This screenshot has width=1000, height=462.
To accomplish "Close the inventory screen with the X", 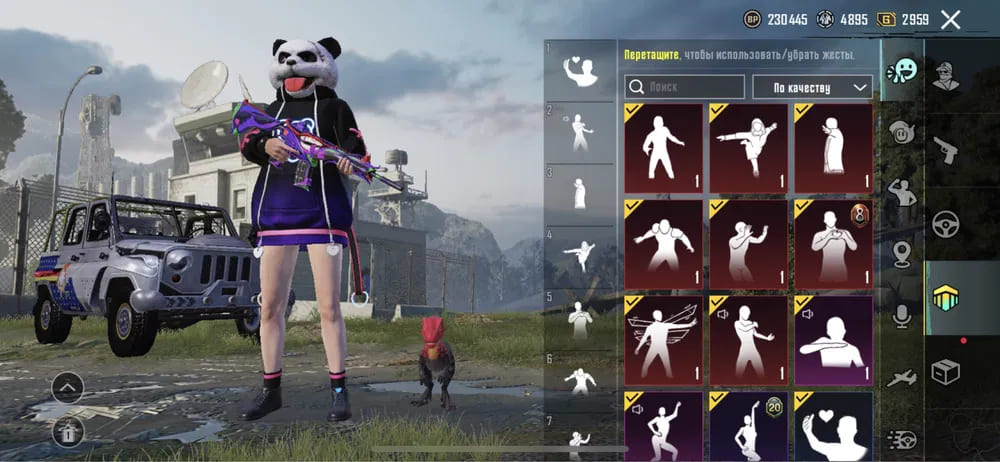I will [x=950, y=19].
